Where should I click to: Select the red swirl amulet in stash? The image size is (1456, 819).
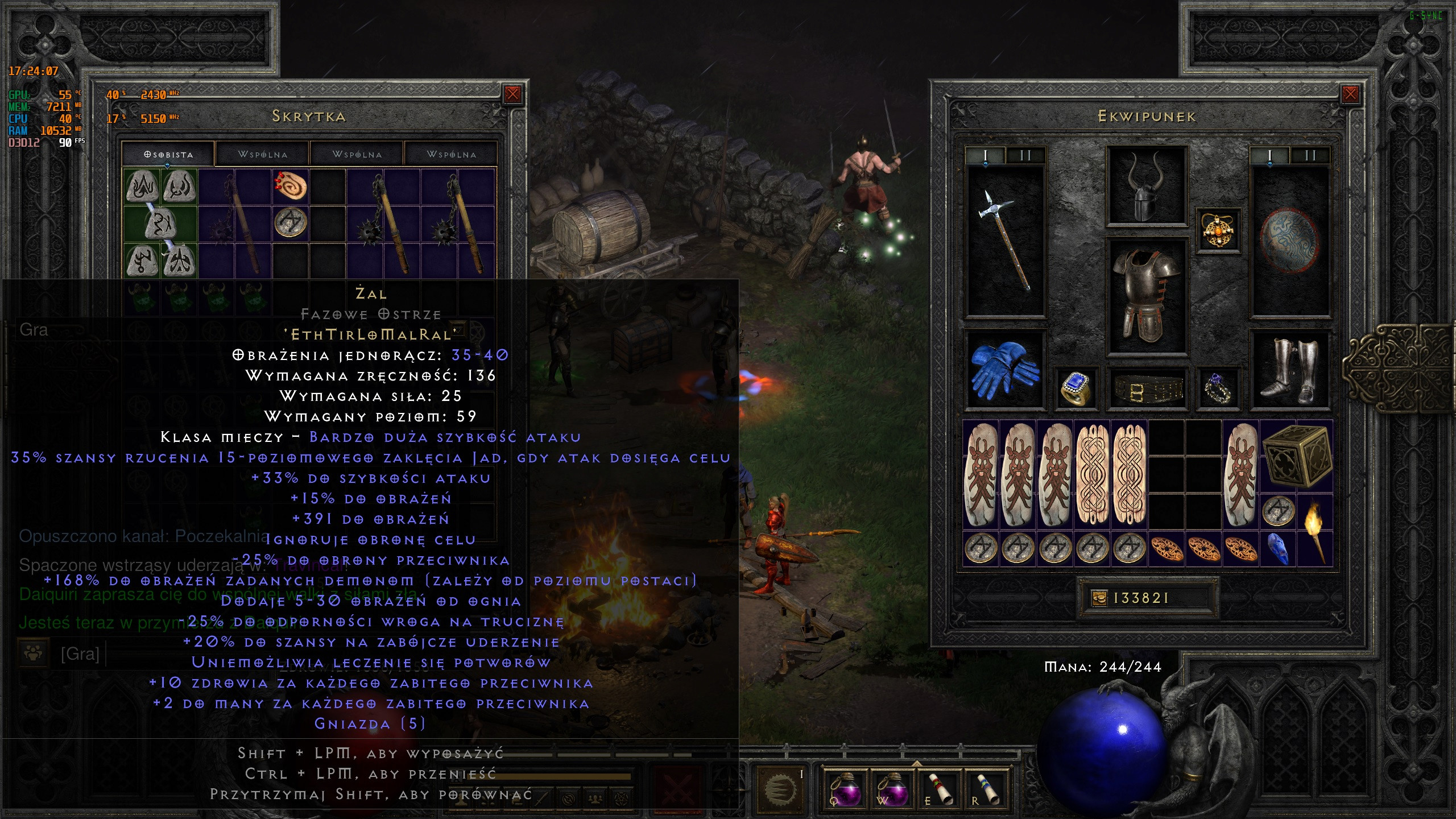[291, 187]
